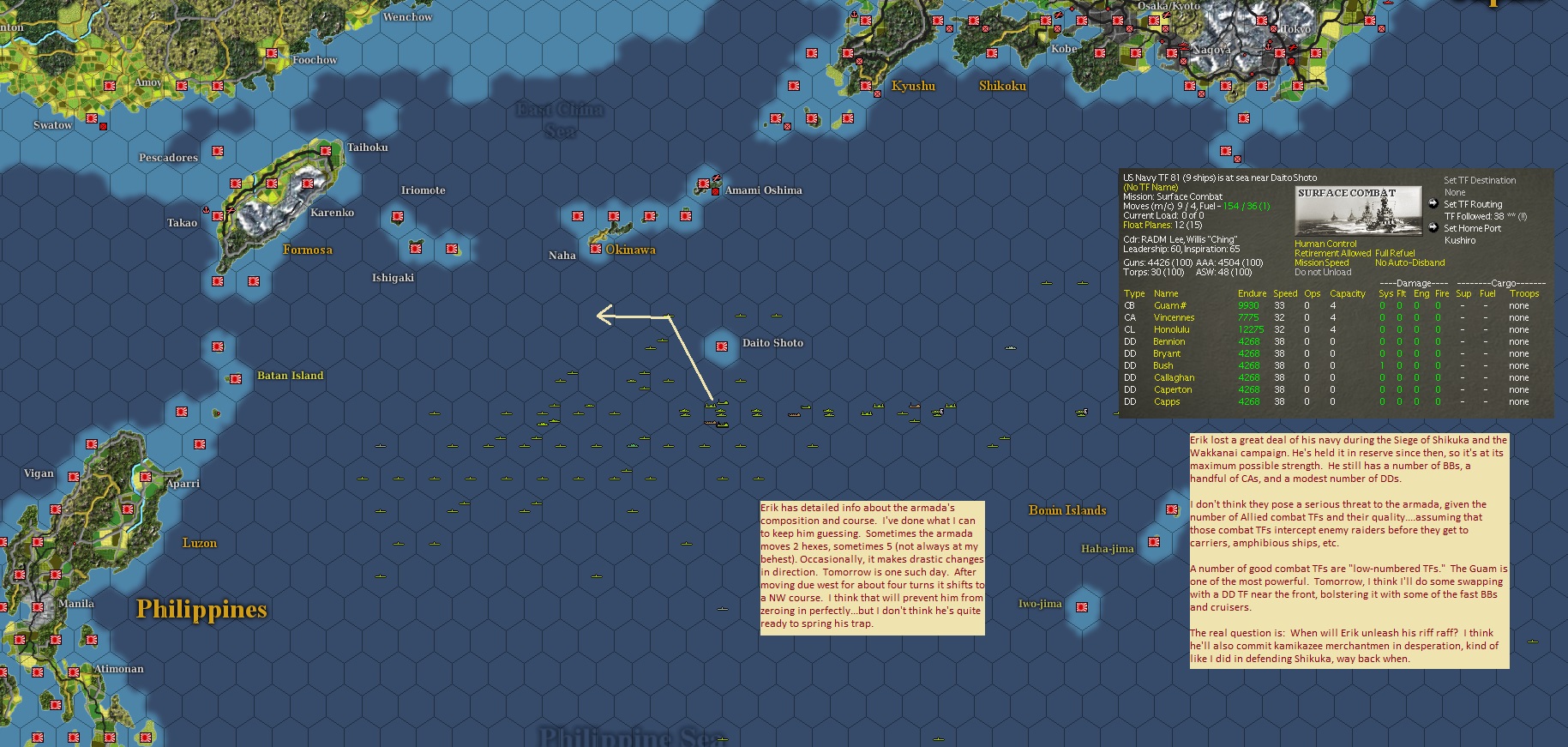
Task: Click the base icon near Haha-jima
Action: (x=1154, y=542)
